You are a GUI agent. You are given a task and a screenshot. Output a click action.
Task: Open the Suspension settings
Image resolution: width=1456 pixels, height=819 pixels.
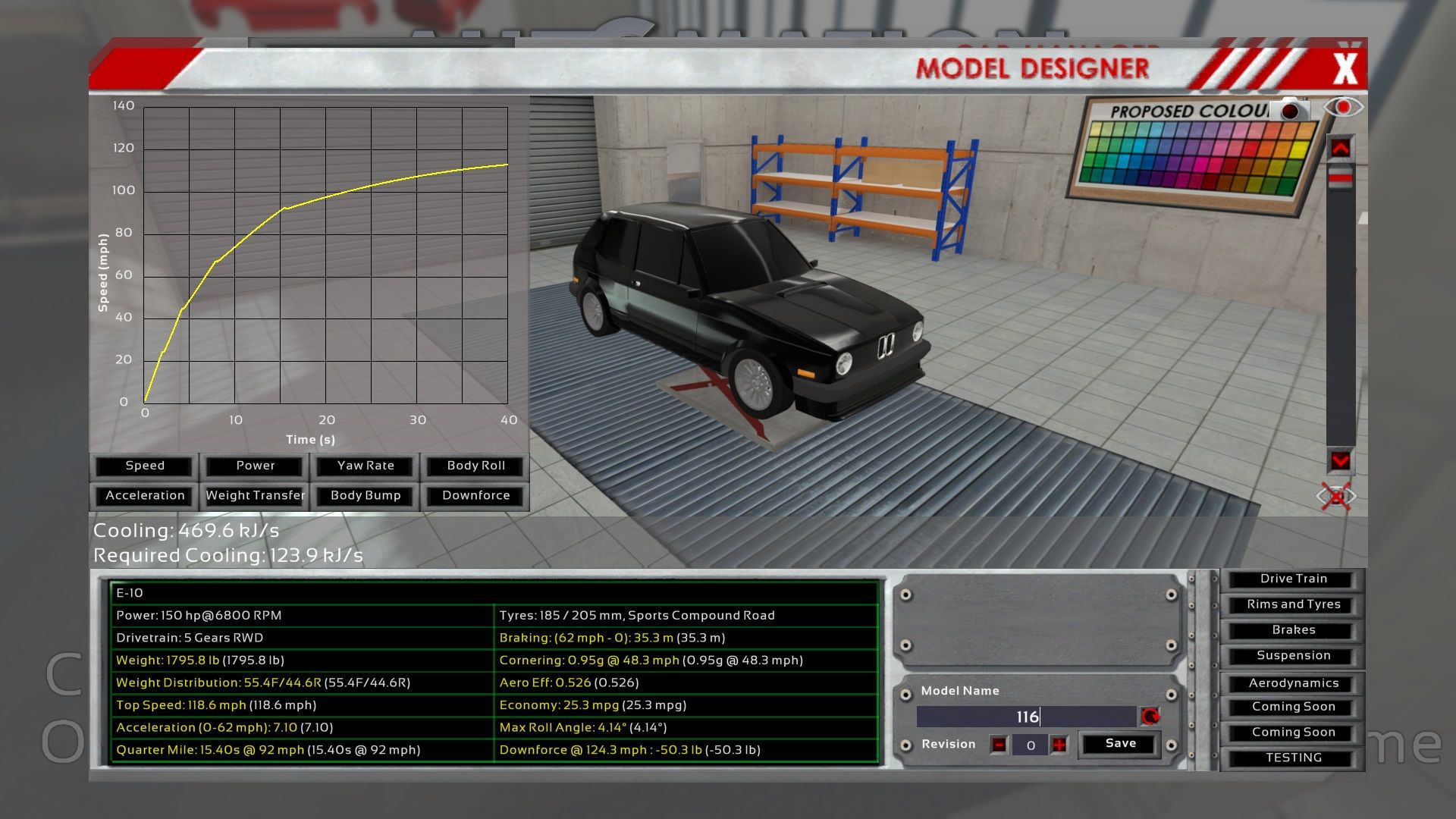tap(1293, 656)
